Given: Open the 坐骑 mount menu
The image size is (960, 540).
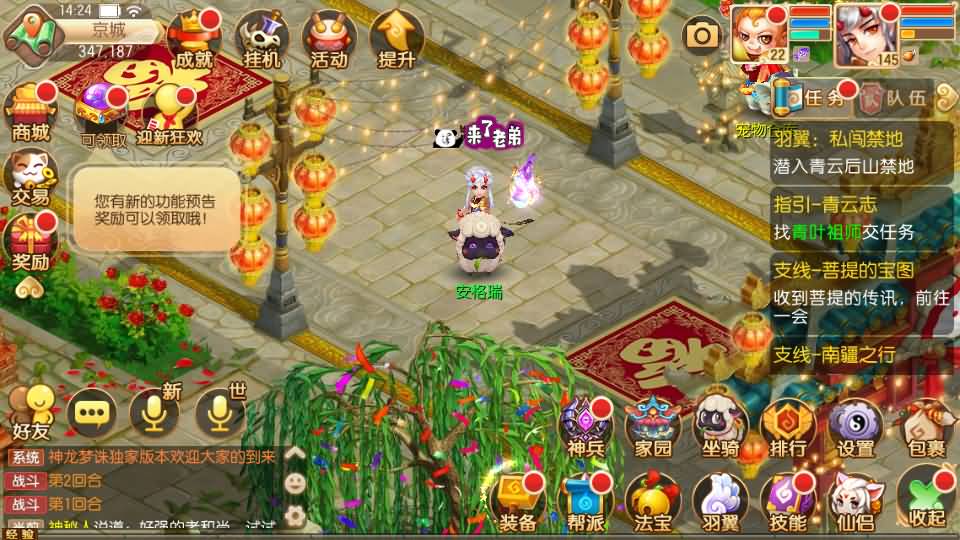Looking at the screenshot, I should [x=721, y=428].
